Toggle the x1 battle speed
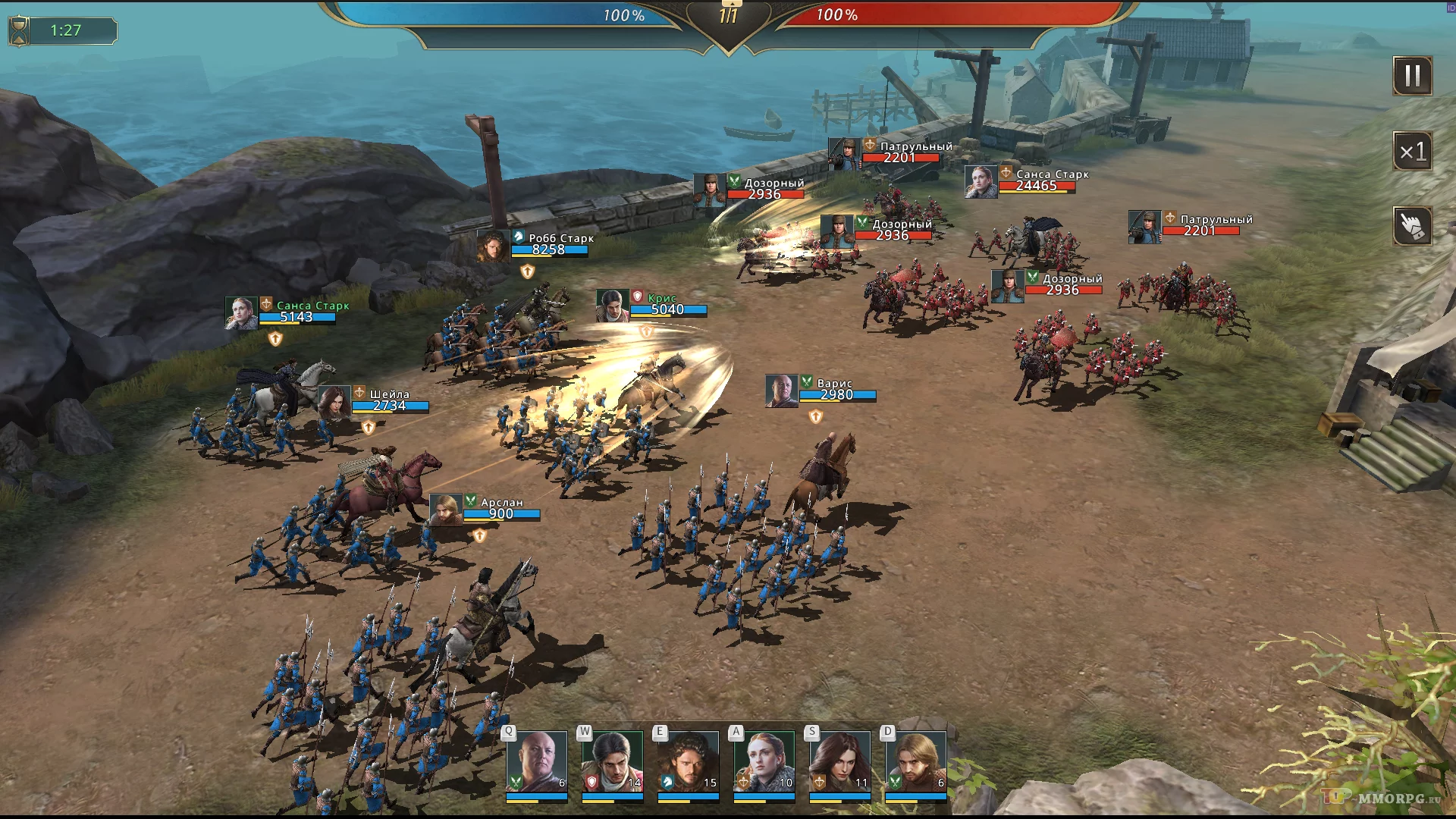This screenshot has height=819, width=1456. pyautogui.click(x=1412, y=152)
